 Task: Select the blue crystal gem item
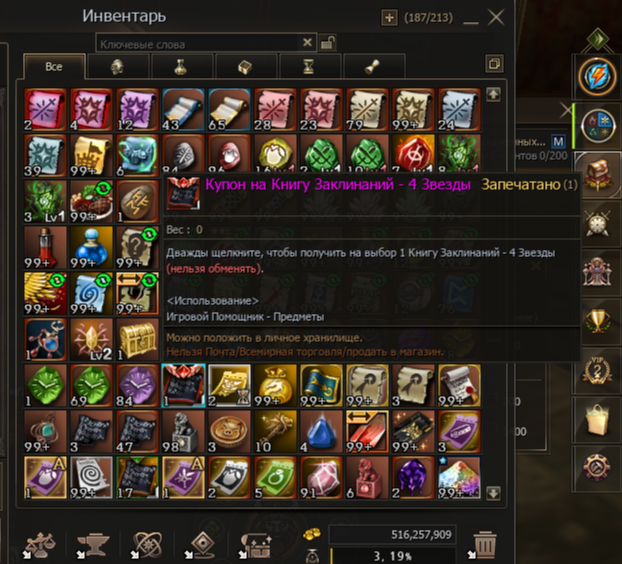tap(320, 429)
